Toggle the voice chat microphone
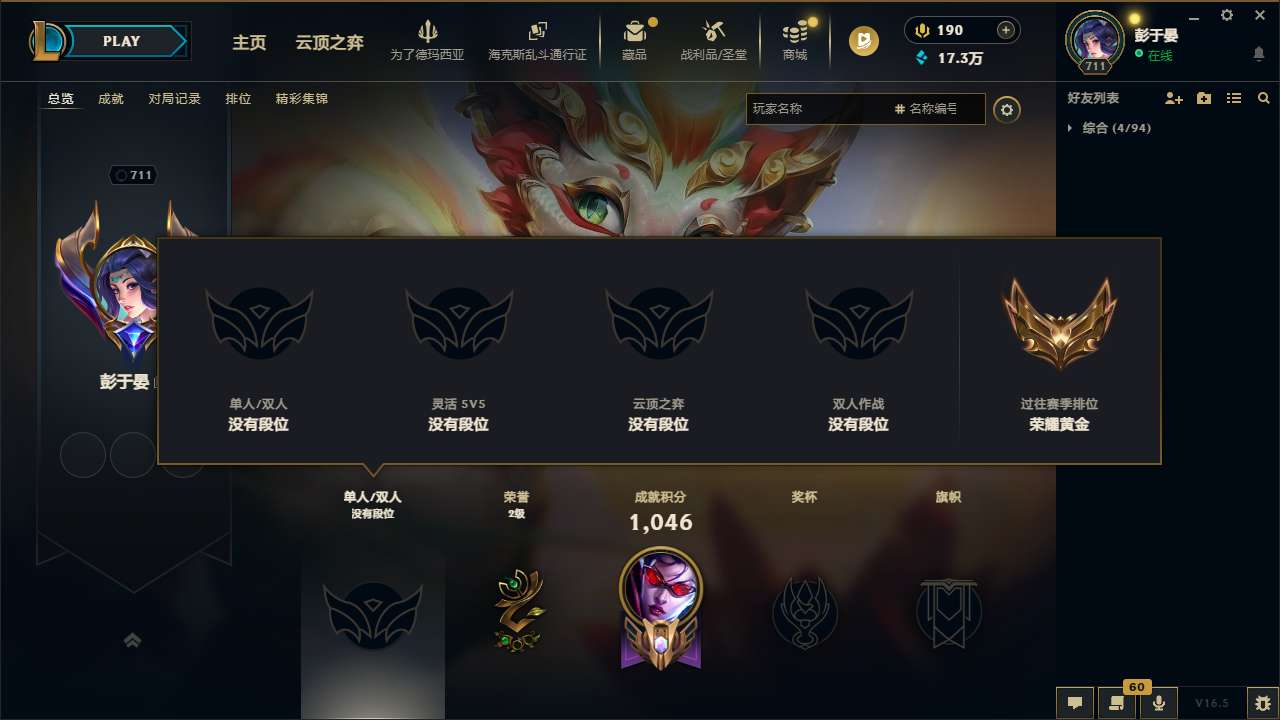1280x720 pixels. click(1160, 703)
